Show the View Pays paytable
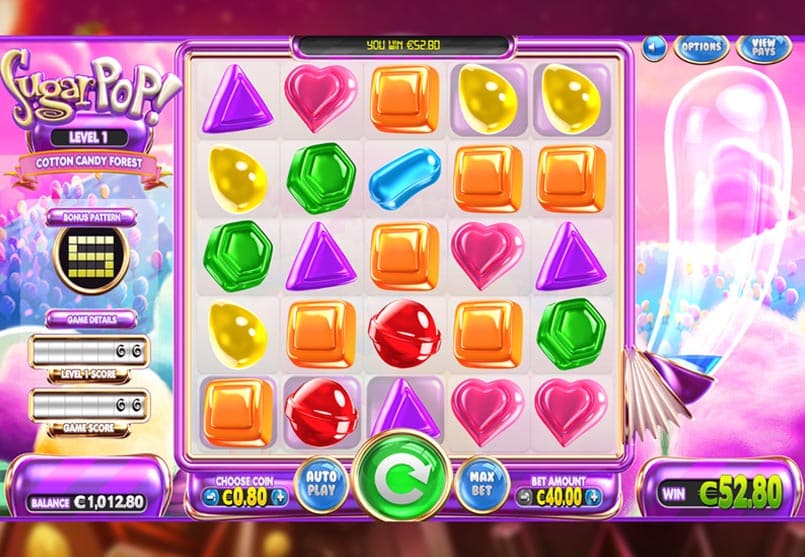The width and height of the screenshot is (805, 557). 763,46
